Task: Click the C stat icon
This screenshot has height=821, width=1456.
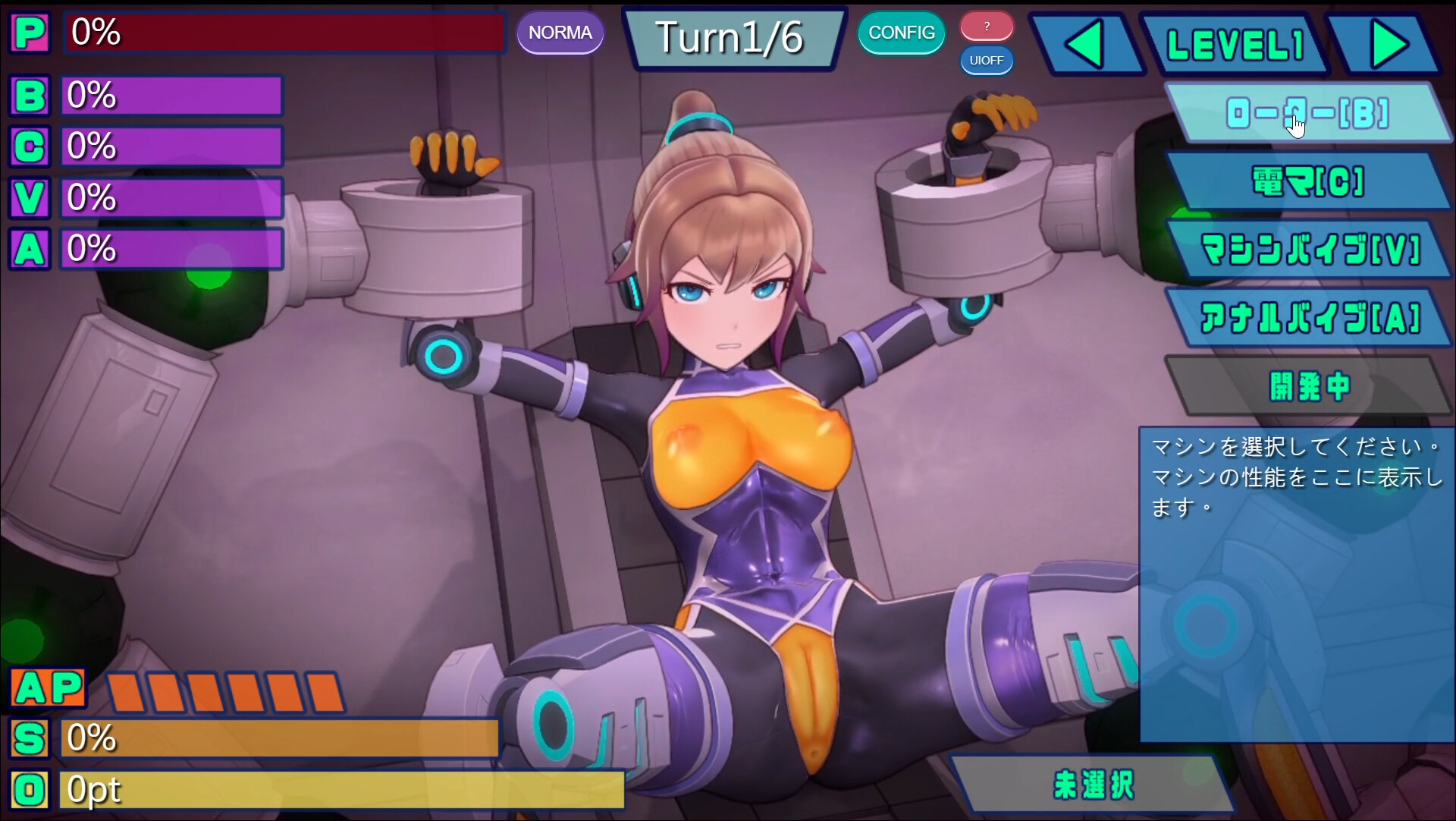Action: coord(29,146)
